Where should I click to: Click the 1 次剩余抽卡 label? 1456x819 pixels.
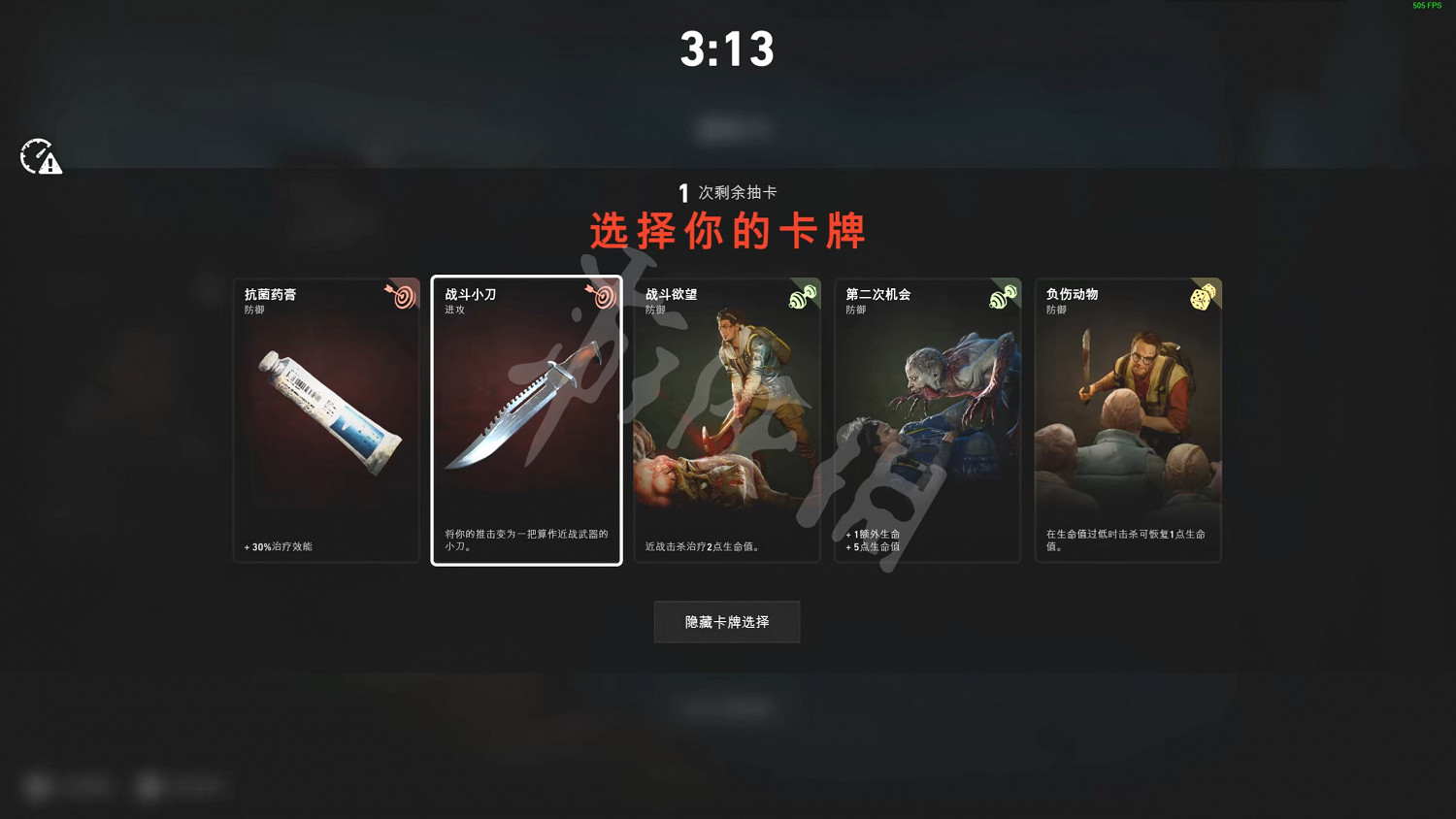pos(726,191)
